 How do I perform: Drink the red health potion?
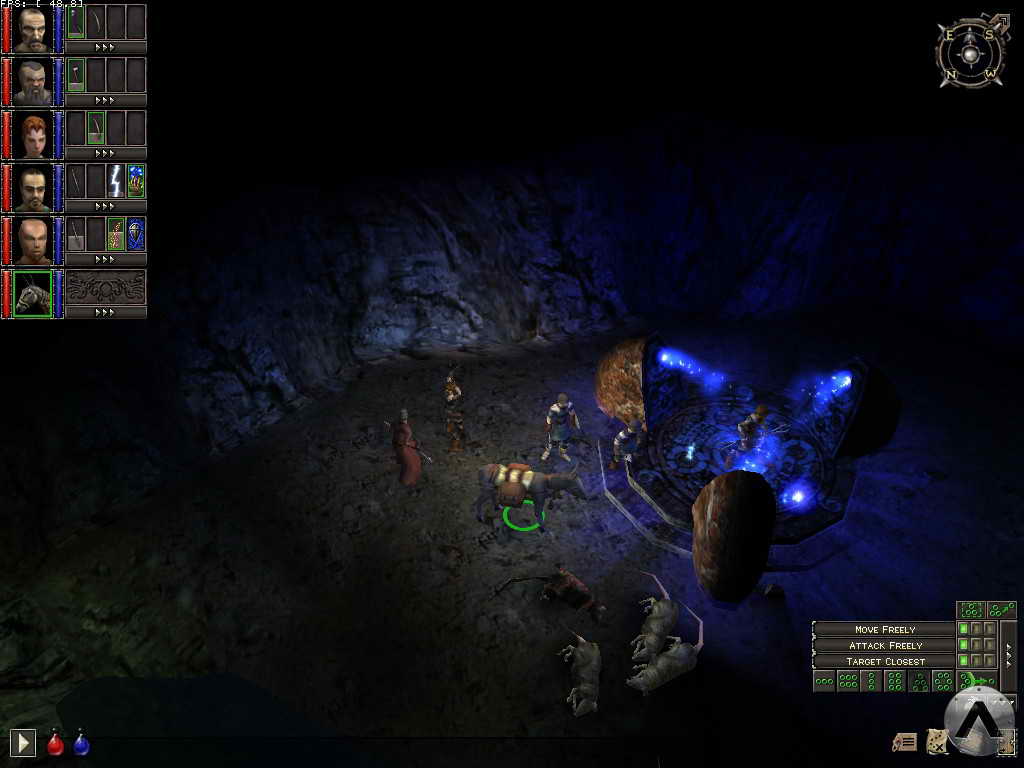coord(56,743)
